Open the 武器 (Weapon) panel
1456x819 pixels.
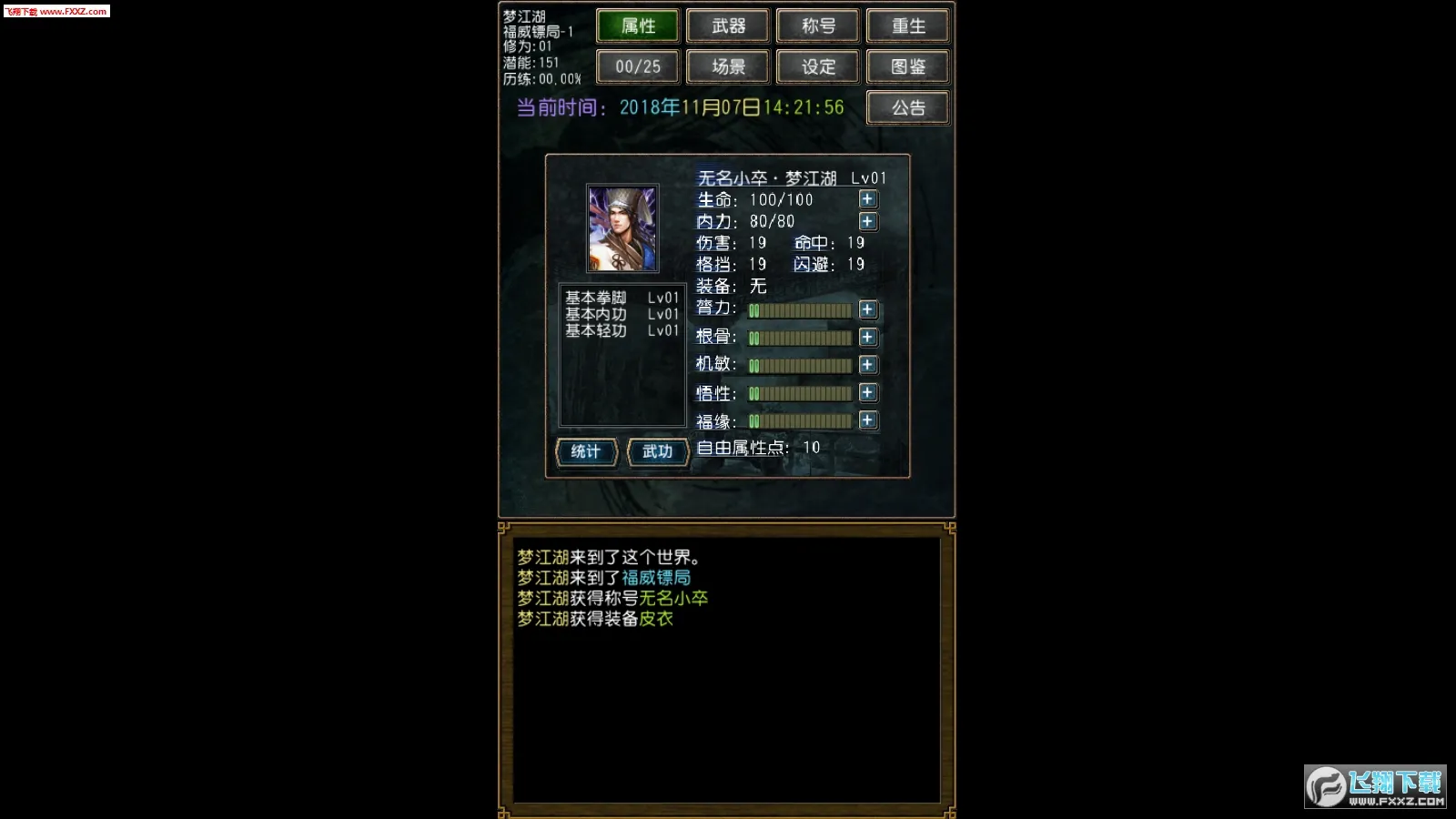click(727, 25)
